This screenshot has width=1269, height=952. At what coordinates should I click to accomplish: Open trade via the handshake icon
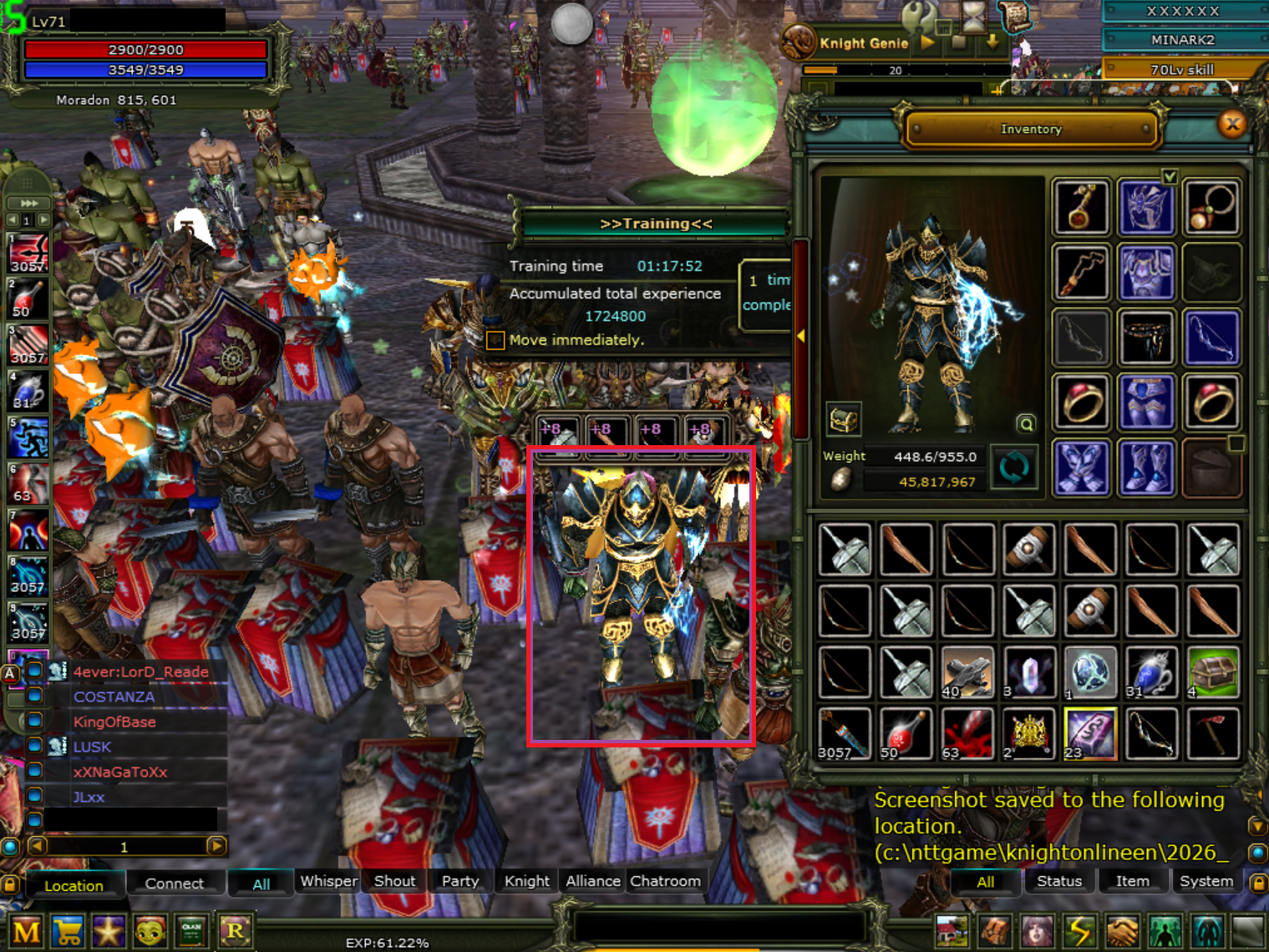click(1123, 929)
